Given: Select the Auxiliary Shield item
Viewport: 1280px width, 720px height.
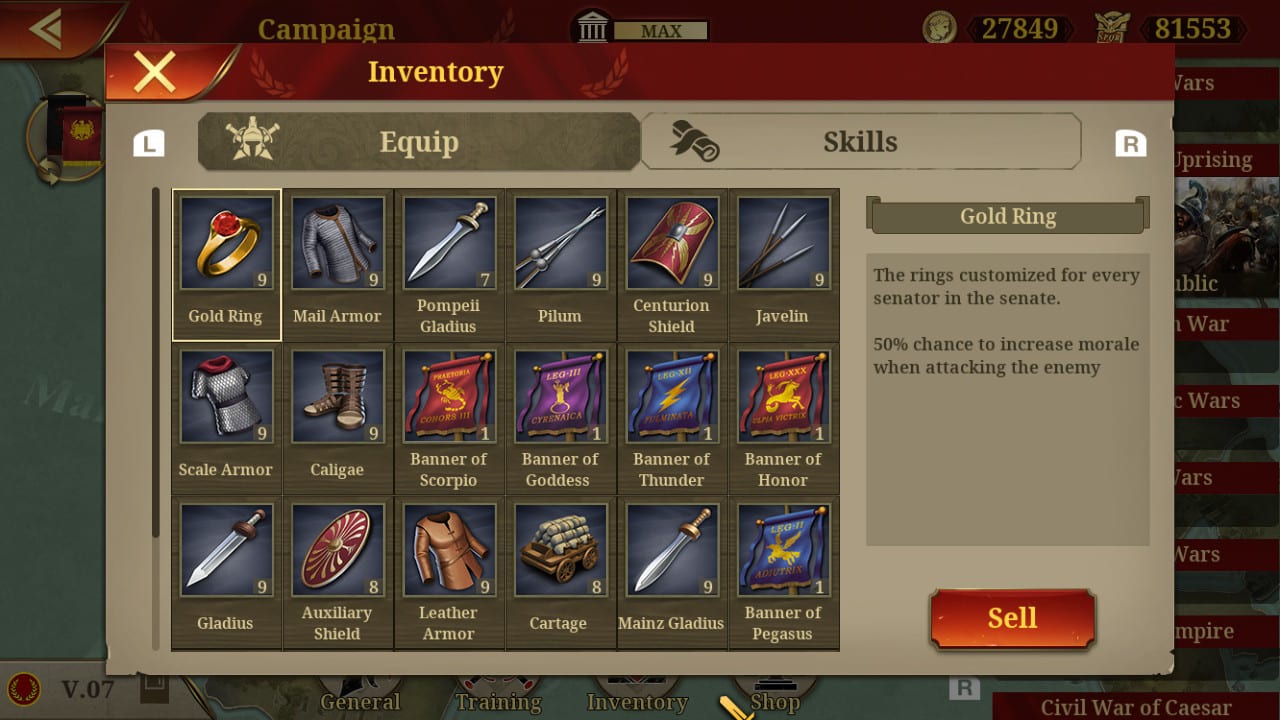Looking at the screenshot, I should (337, 551).
